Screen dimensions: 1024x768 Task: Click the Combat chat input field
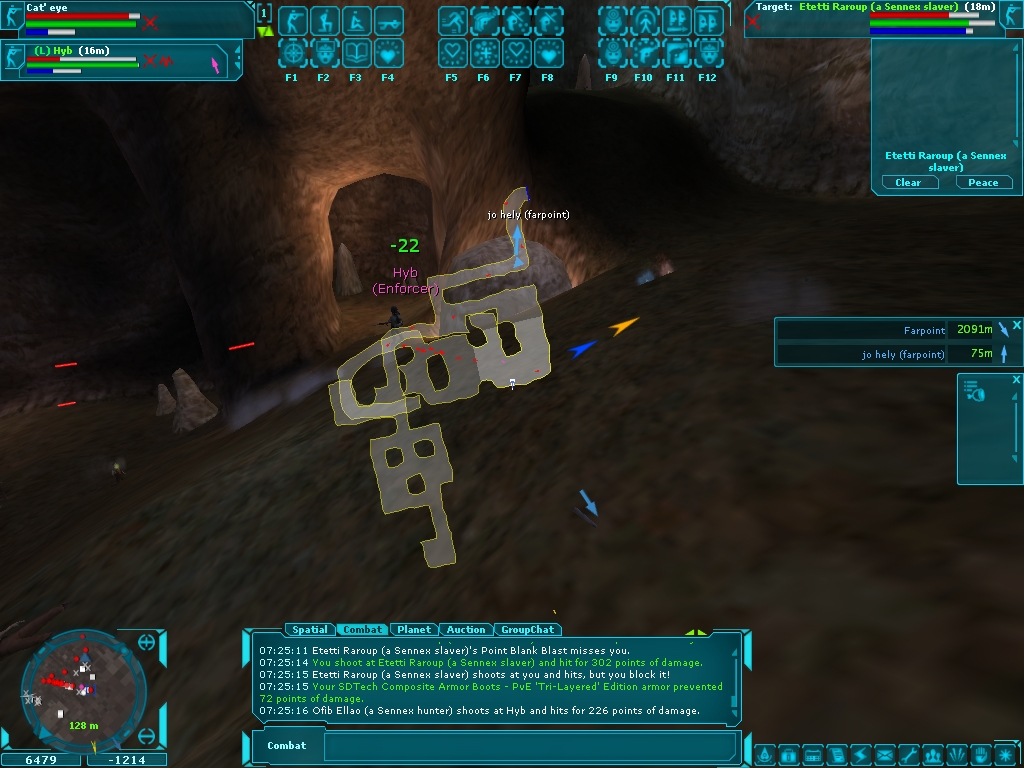pyautogui.click(x=530, y=746)
